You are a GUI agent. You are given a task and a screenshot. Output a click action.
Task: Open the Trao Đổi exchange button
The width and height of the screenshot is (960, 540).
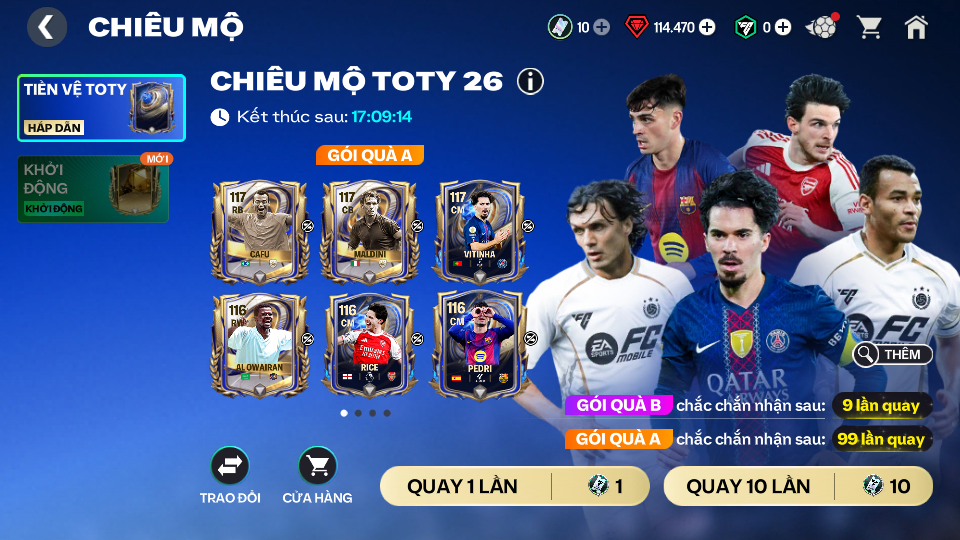[x=229, y=466]
